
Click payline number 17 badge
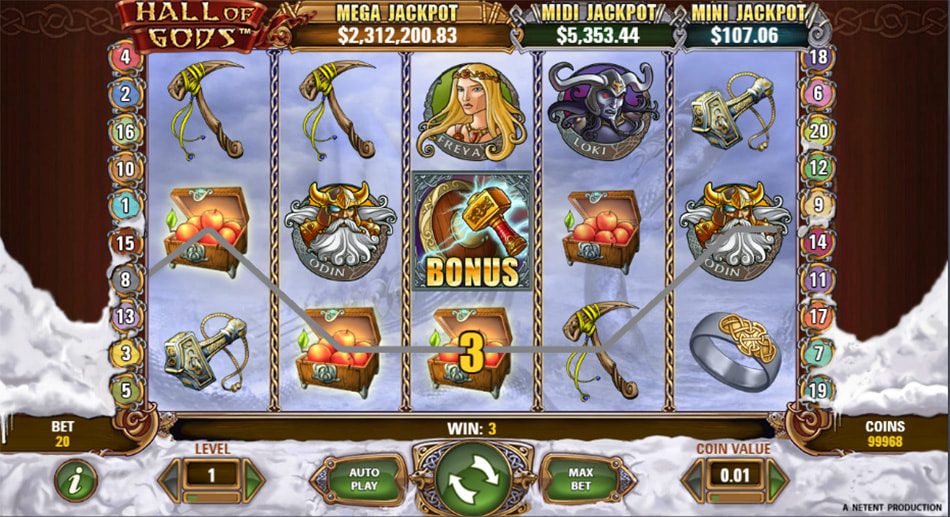point(818,316)
